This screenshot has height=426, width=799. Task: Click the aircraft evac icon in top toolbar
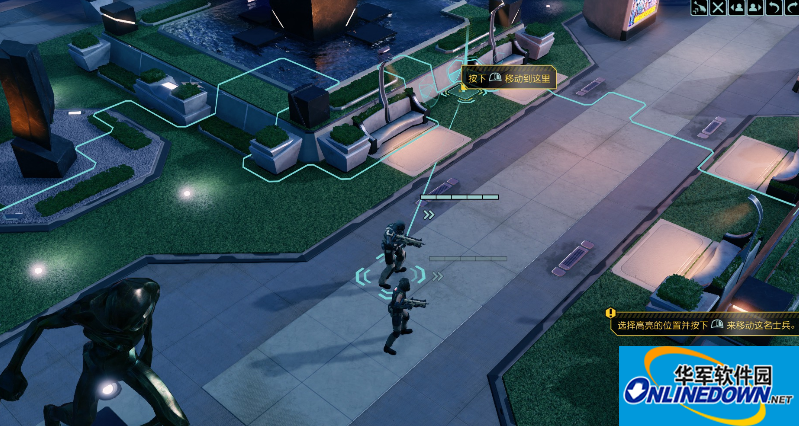pos(700,8)
